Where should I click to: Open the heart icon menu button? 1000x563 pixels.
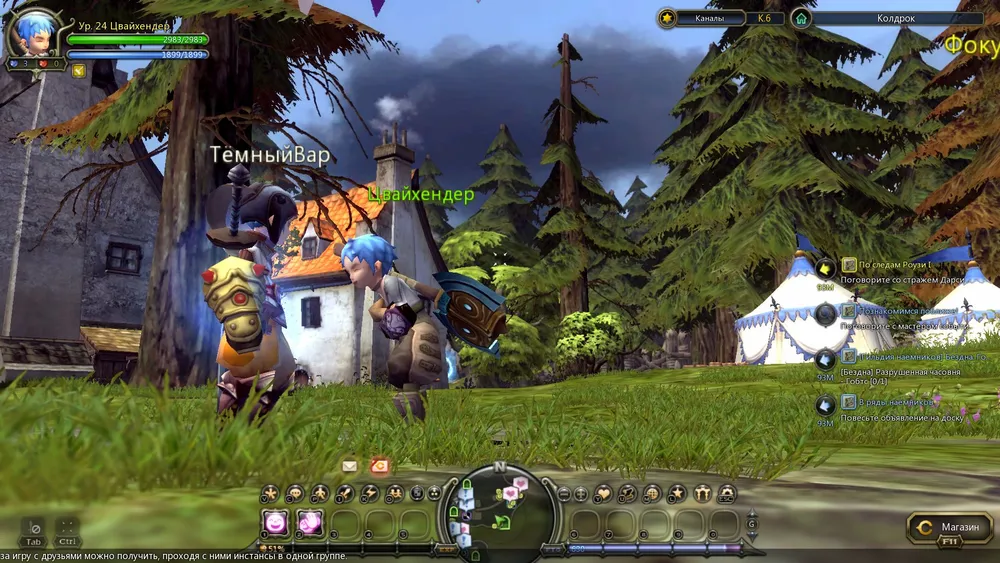(x=603, y=493)
